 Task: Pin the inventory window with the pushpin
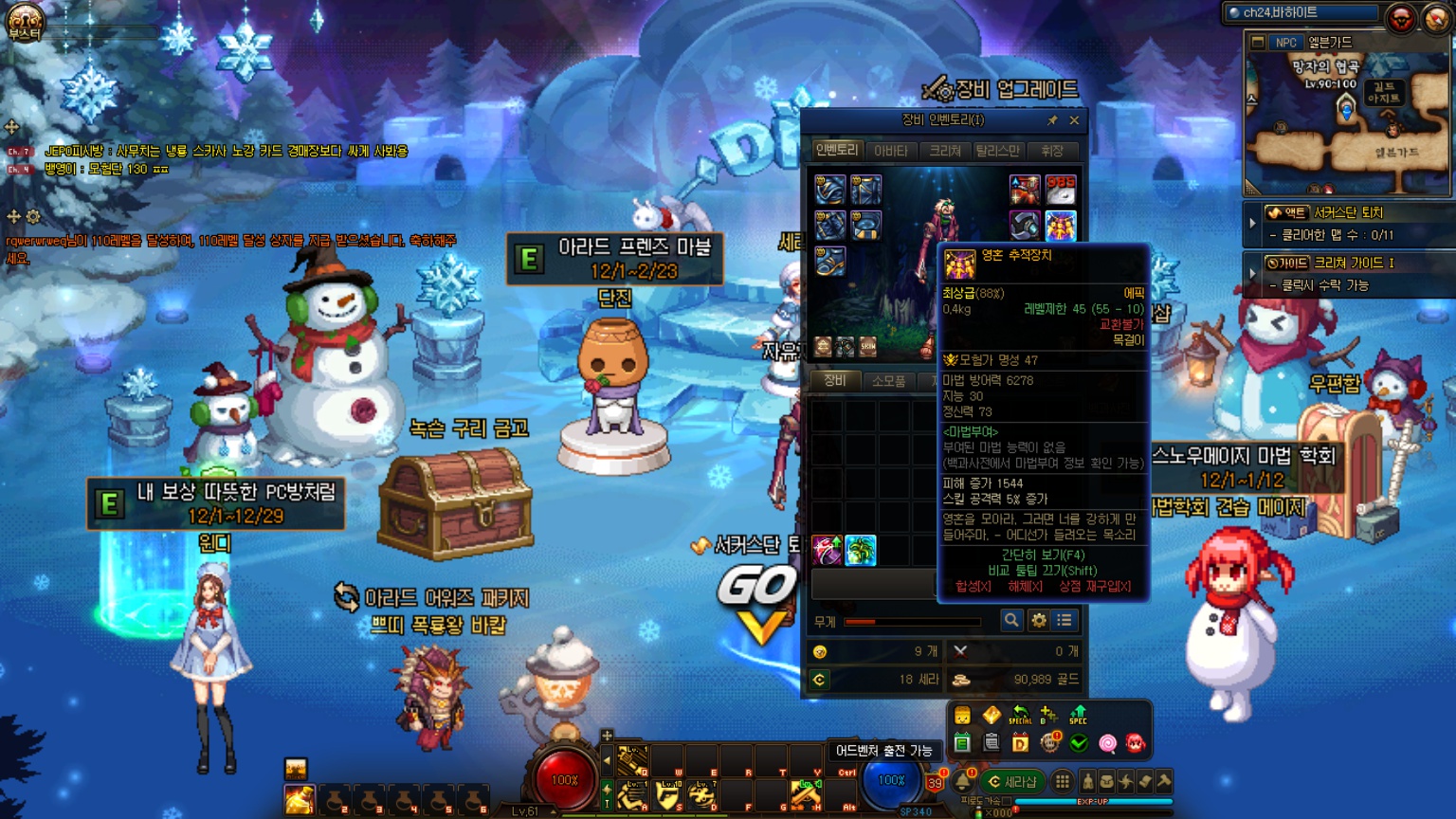1052,120
